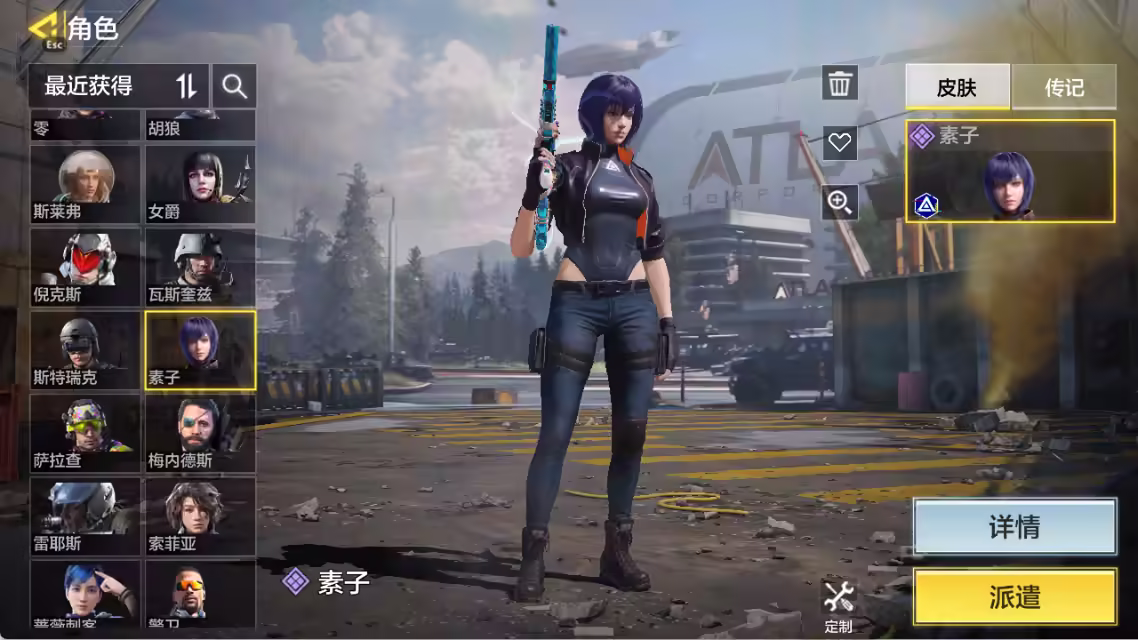This screenshot has width=1138, height=640.
Task: Click the highlighted 素子 character tile
Action: click(x=200, y=349)
